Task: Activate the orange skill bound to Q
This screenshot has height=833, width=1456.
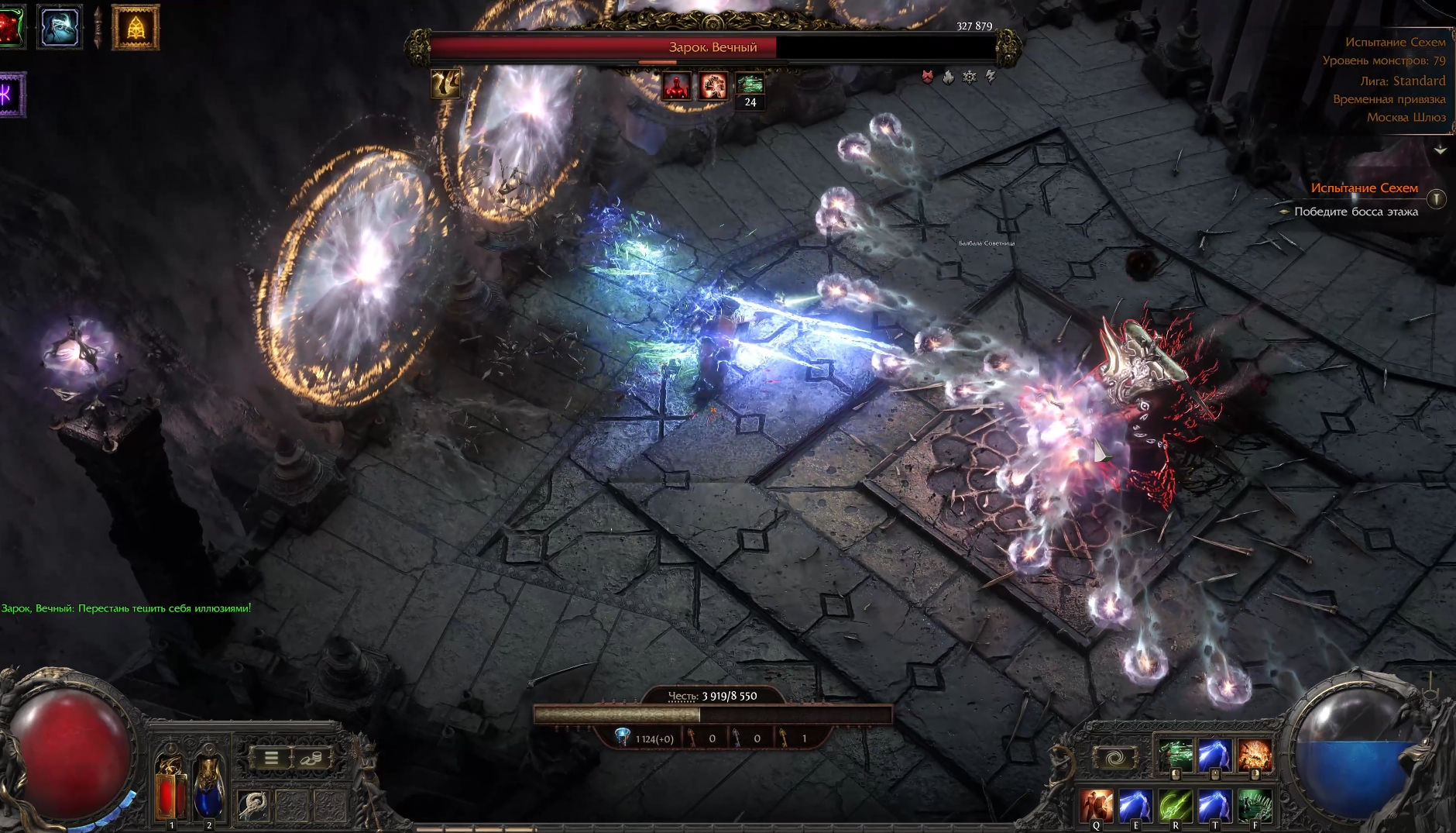Action: click(x=1097, y=805)
